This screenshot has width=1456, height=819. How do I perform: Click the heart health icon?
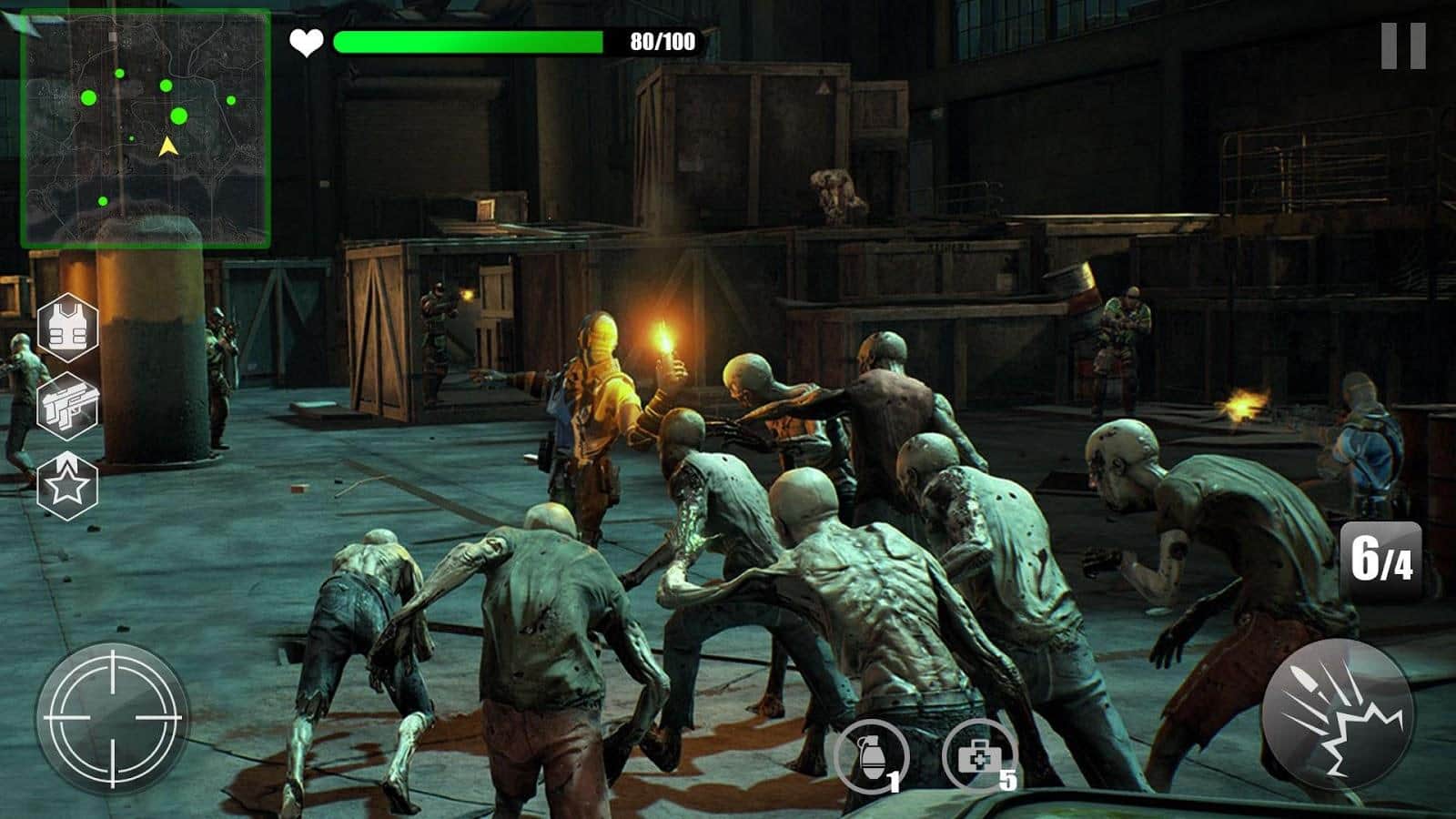pyautogui.click(x=306, y=40)
